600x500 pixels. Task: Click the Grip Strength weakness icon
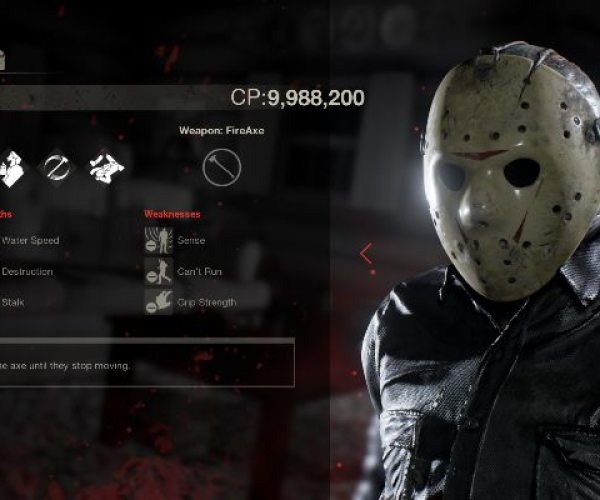158,302
